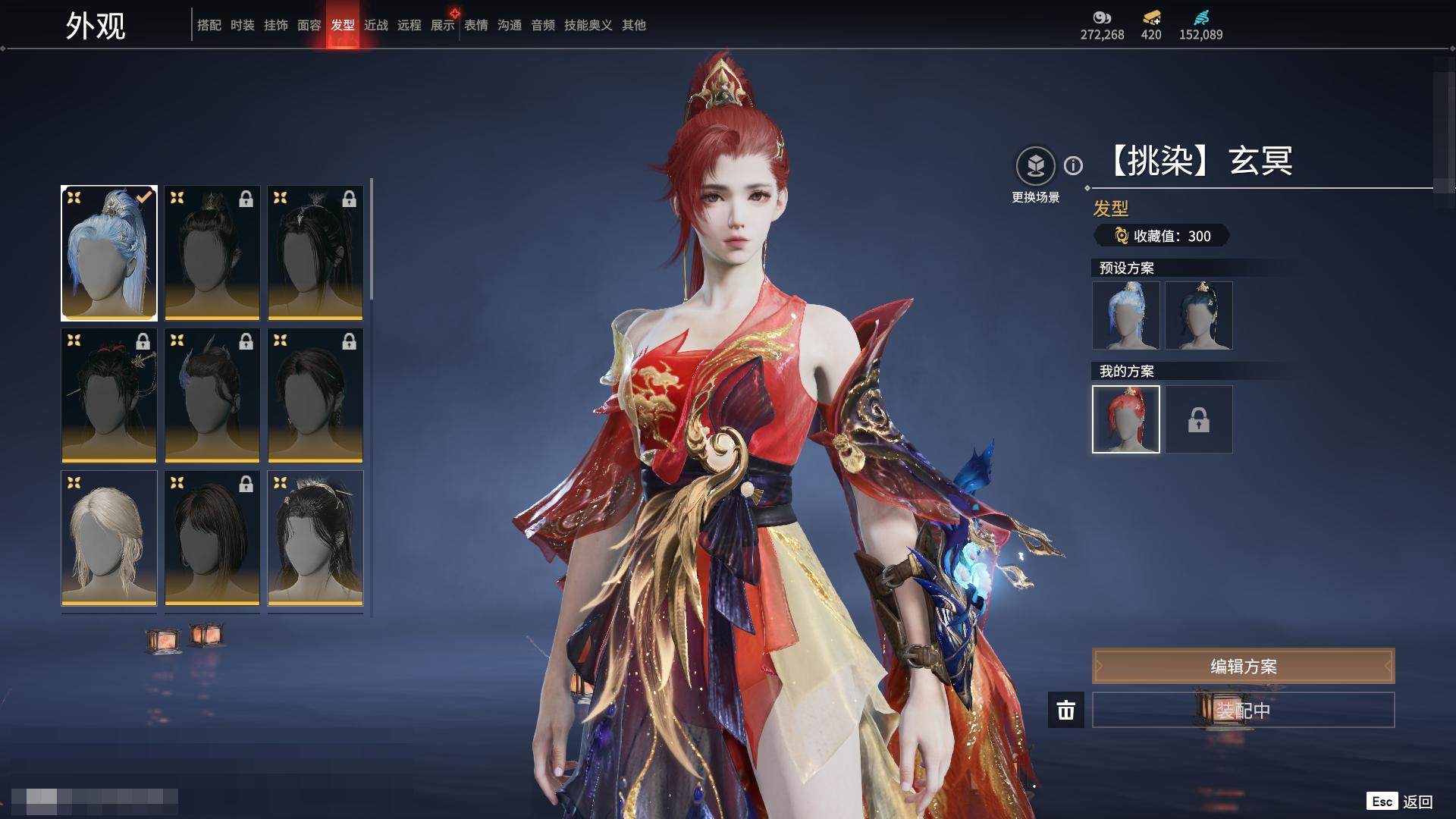The height and width of the screenshot is (819, 1456).
Task: Open the 近战 tab
Action: (x=375, y=25)
